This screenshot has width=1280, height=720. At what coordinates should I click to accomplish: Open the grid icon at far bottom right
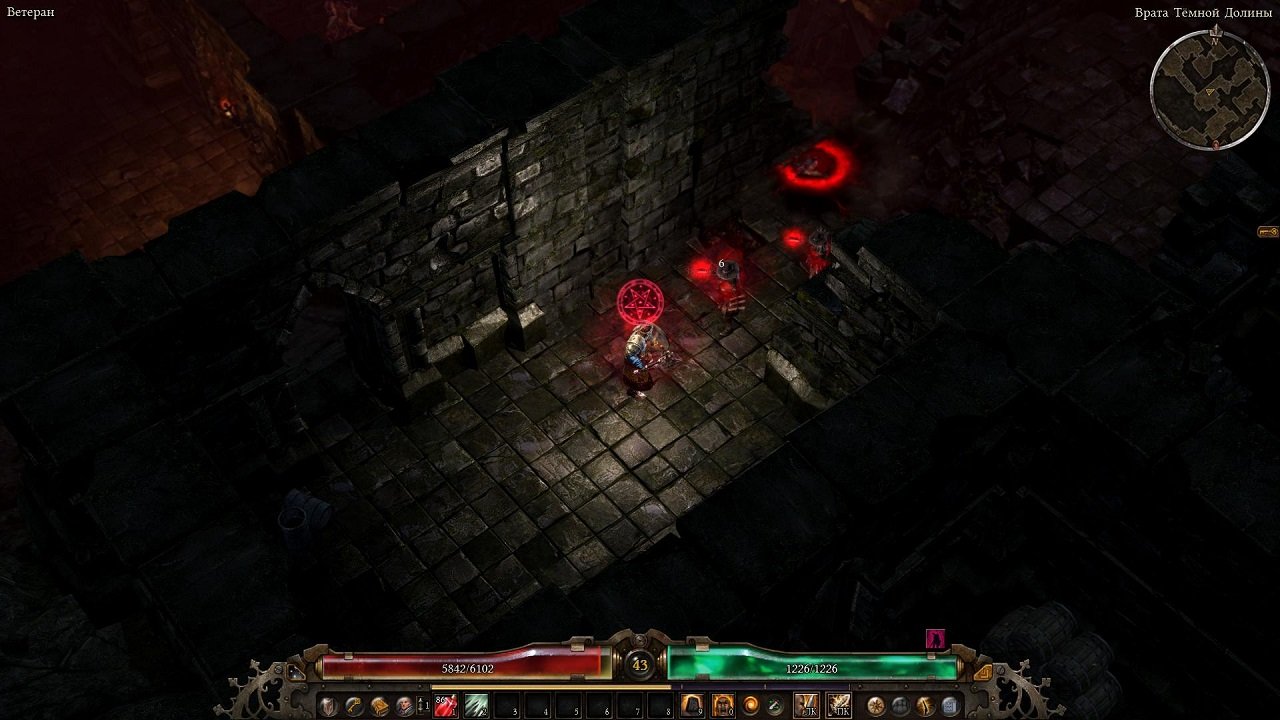950,704
